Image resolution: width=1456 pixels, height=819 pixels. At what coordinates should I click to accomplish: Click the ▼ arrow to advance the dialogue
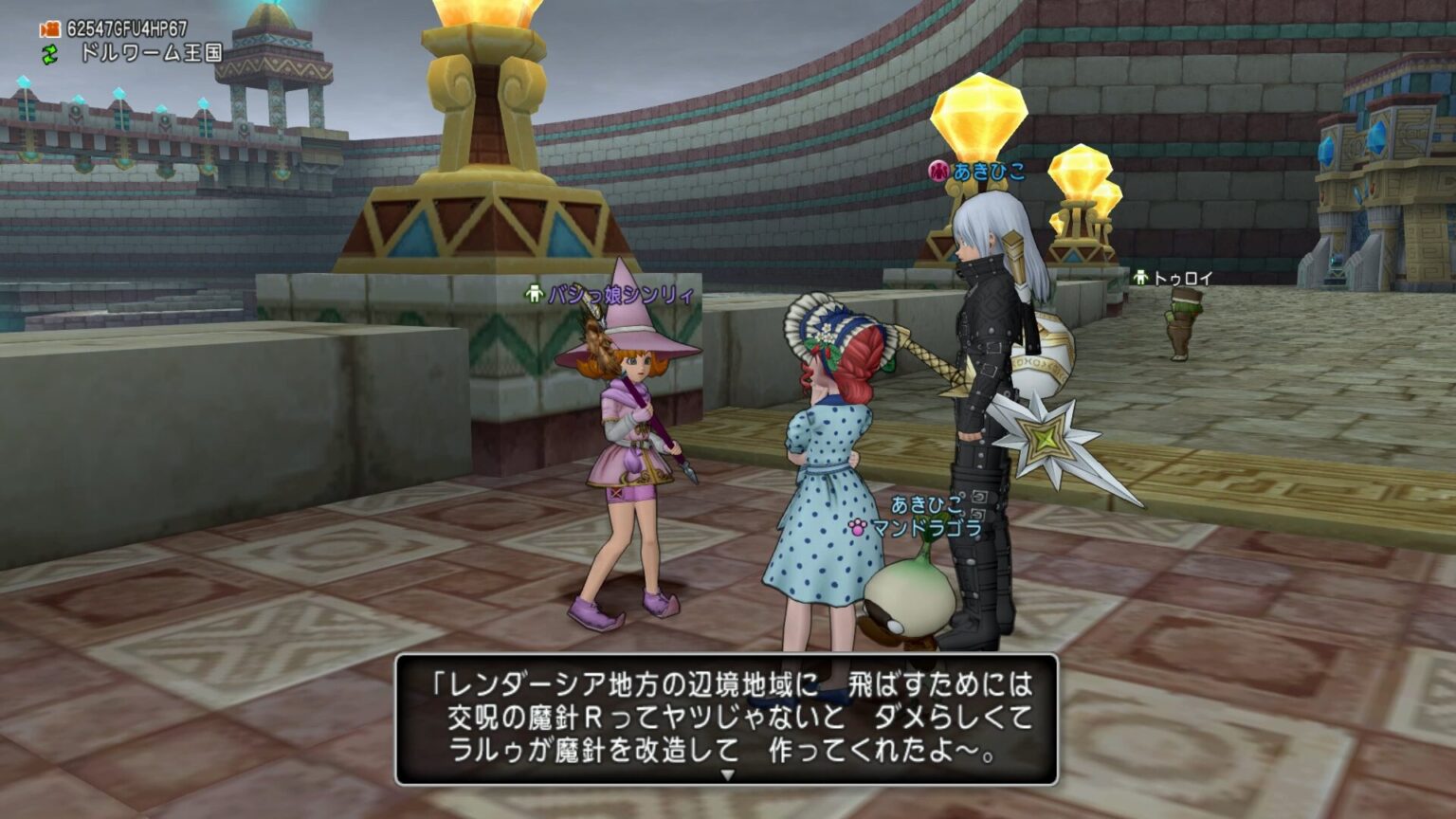click(728, 773)
